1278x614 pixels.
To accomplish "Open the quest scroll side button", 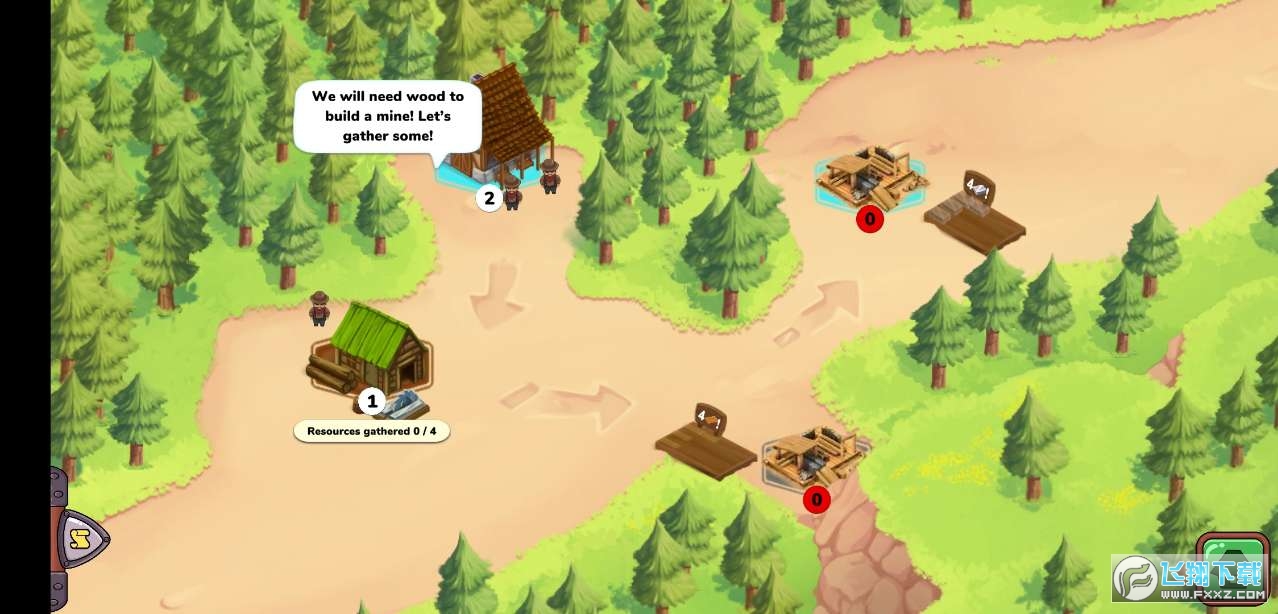I will pos(79,540).
